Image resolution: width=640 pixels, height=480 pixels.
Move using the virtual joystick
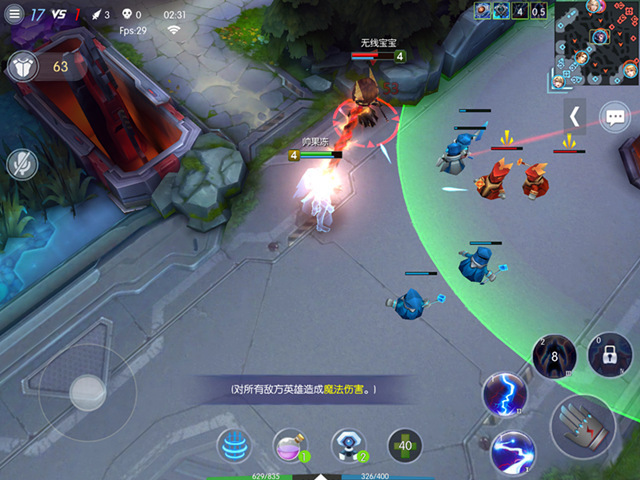[88, 392]
